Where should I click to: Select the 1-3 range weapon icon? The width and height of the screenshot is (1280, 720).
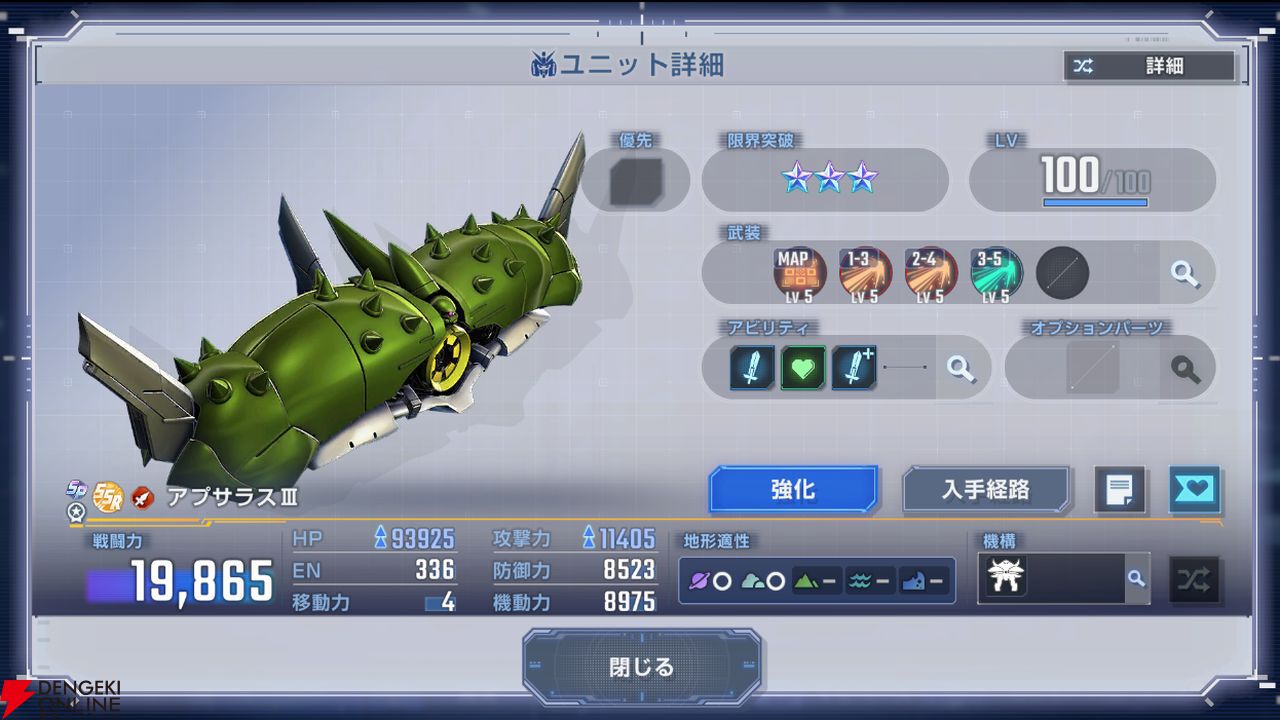click(862, 273)
